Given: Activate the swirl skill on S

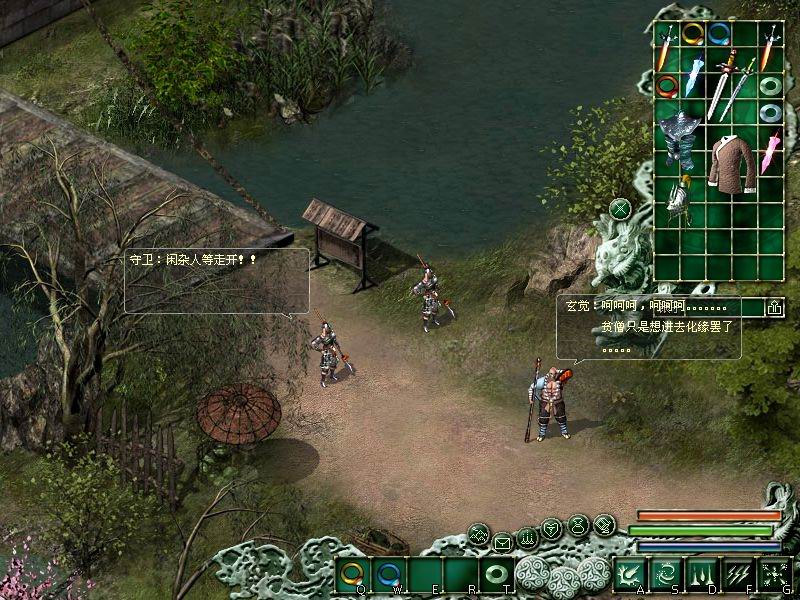Looking at the screenshot, I should click(664, 574).
